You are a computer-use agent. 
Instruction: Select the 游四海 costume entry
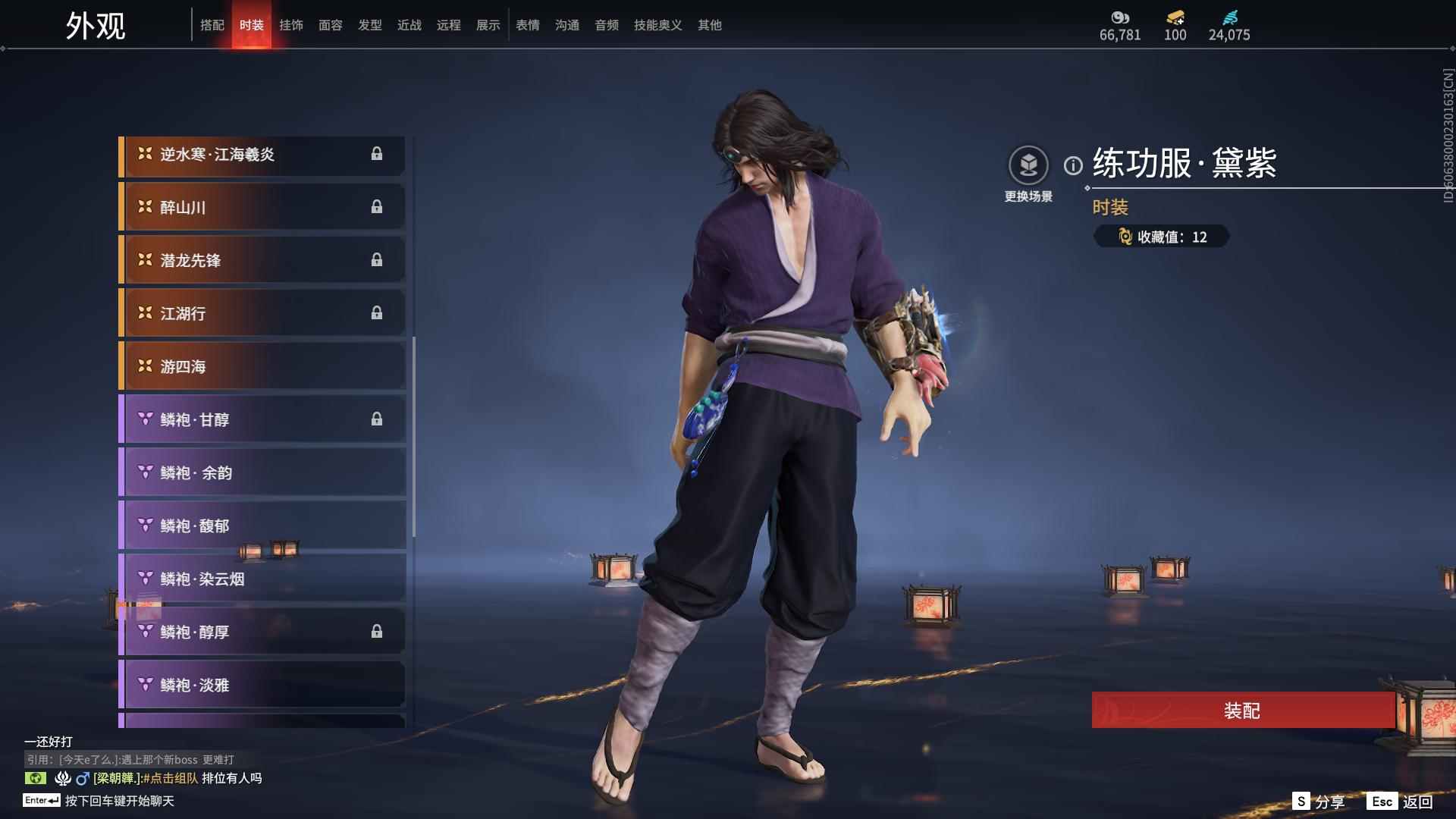click(x=262, y=366)
